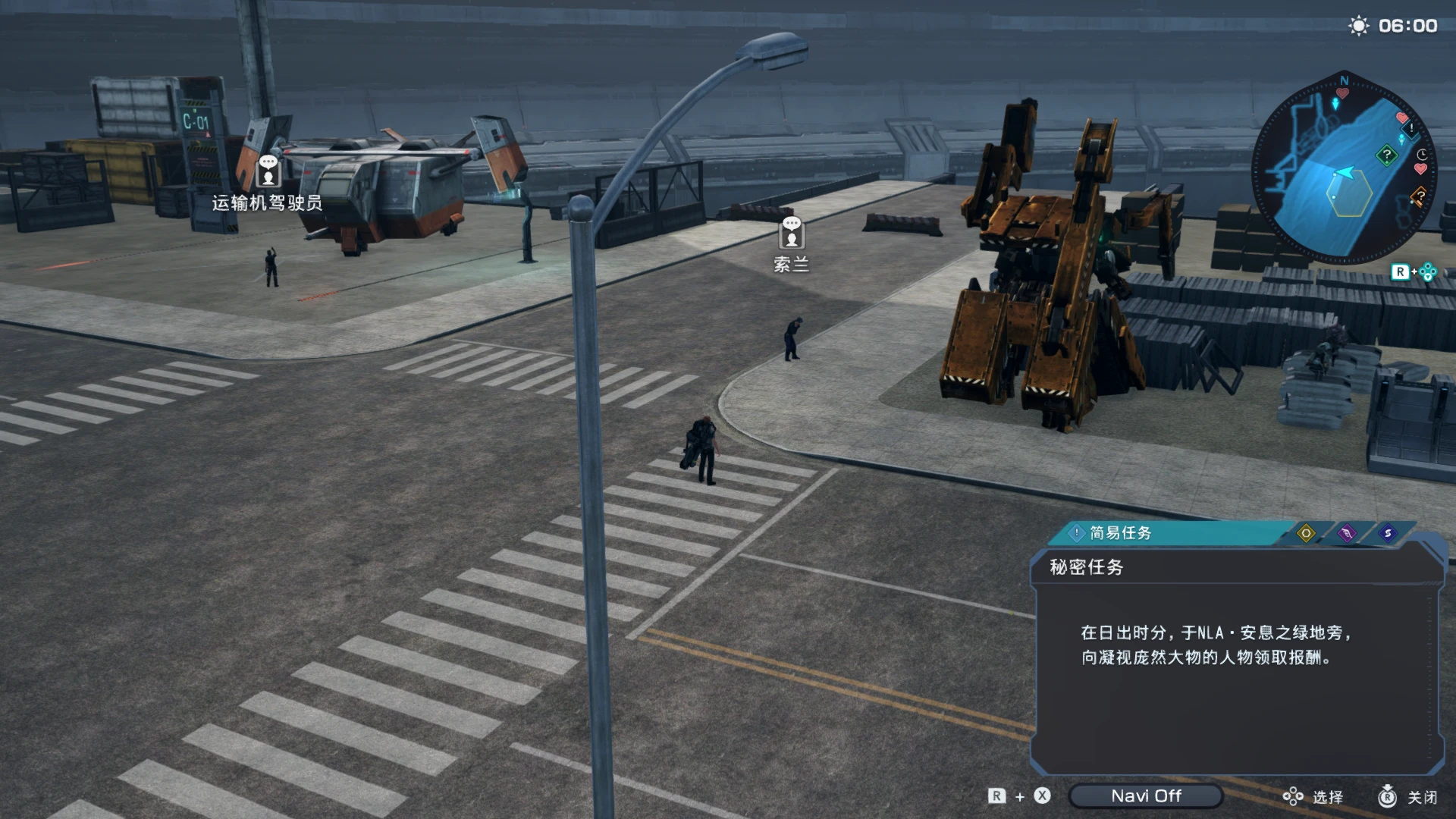This screenshot has width=1456, height=819.
Task: Open the yellow hexagon quest tab
Action: [x=1306, y=533]
